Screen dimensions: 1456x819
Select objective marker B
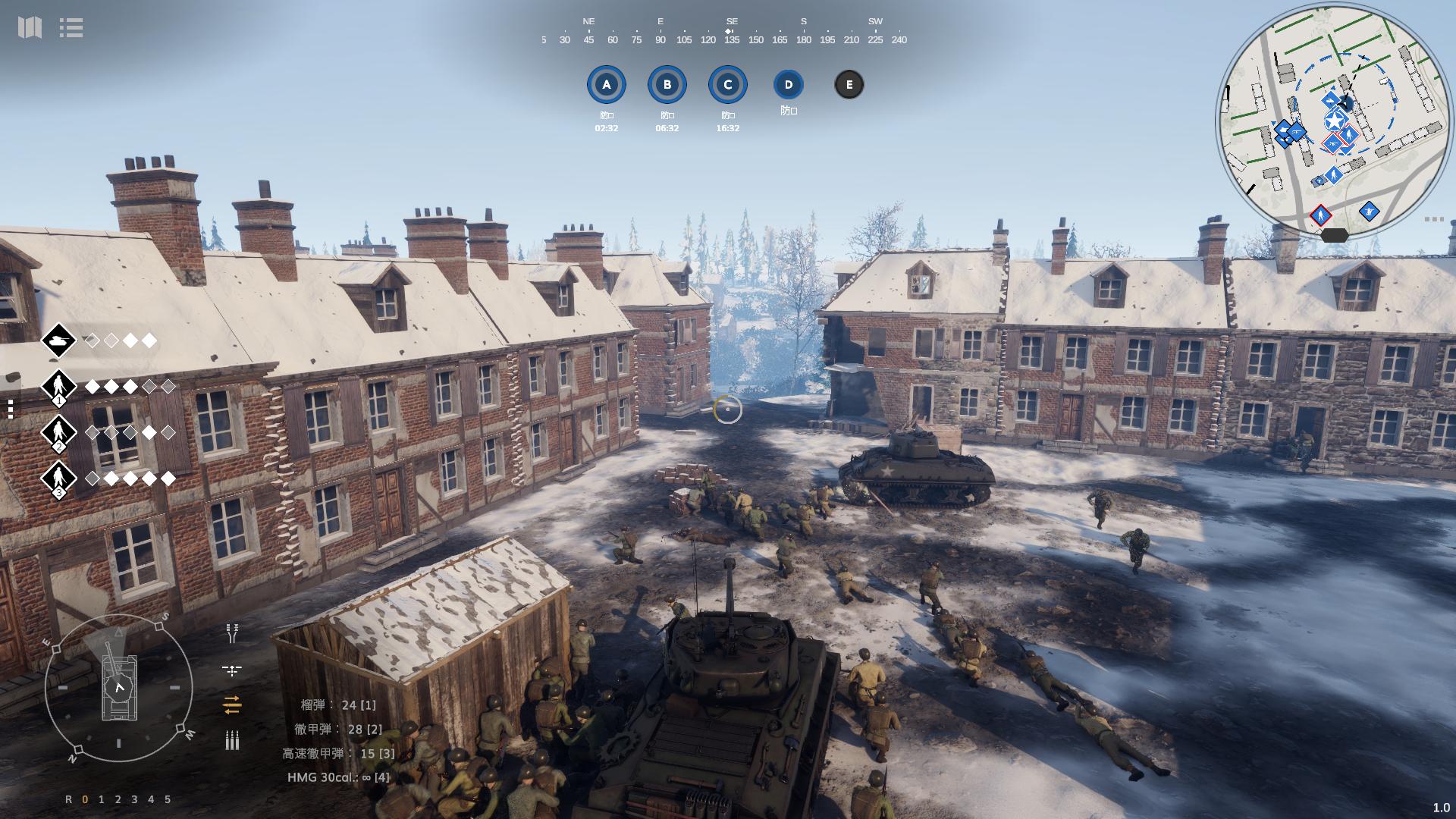click(x=667, y=85)
